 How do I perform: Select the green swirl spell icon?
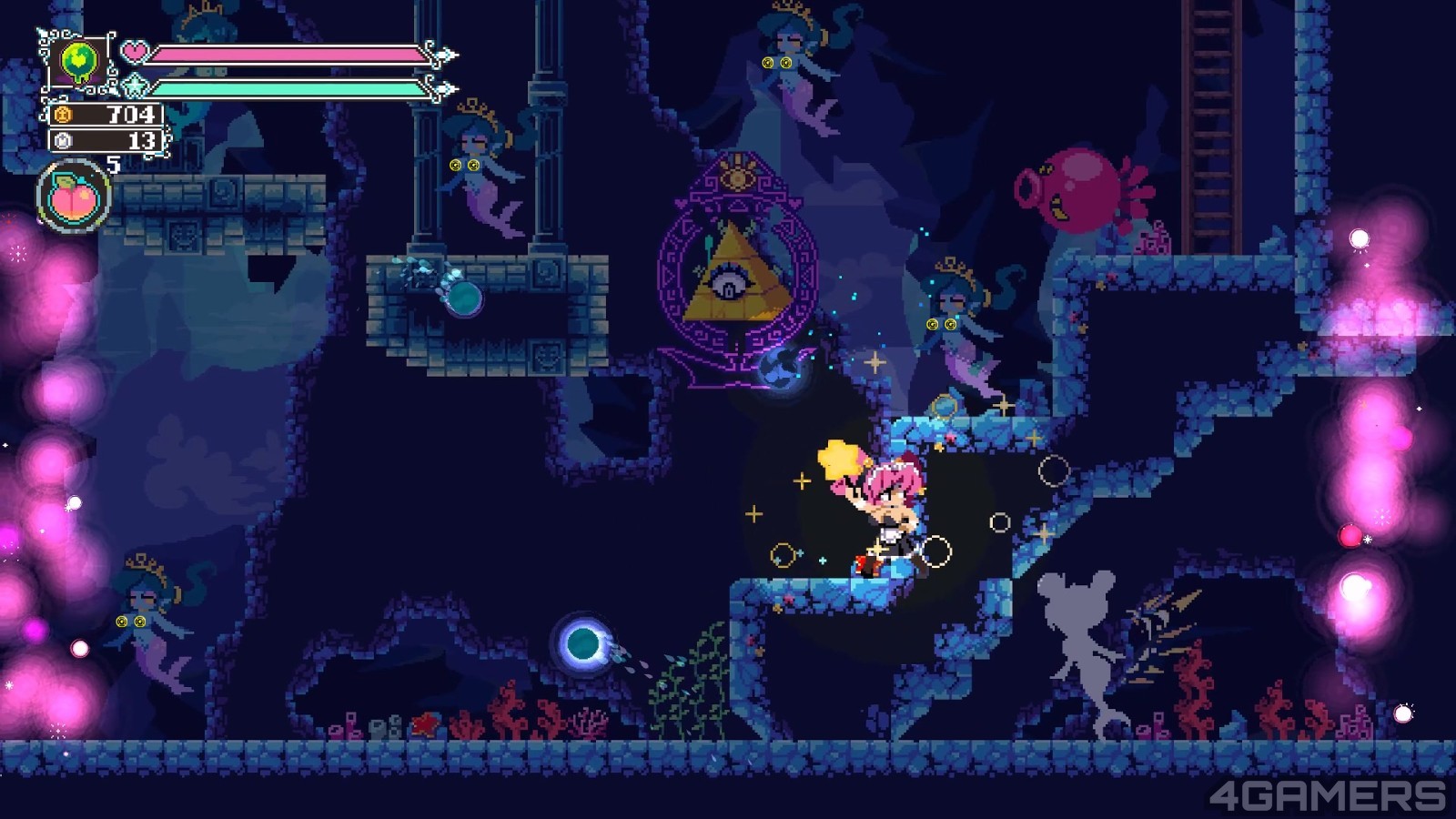point(79,63)
